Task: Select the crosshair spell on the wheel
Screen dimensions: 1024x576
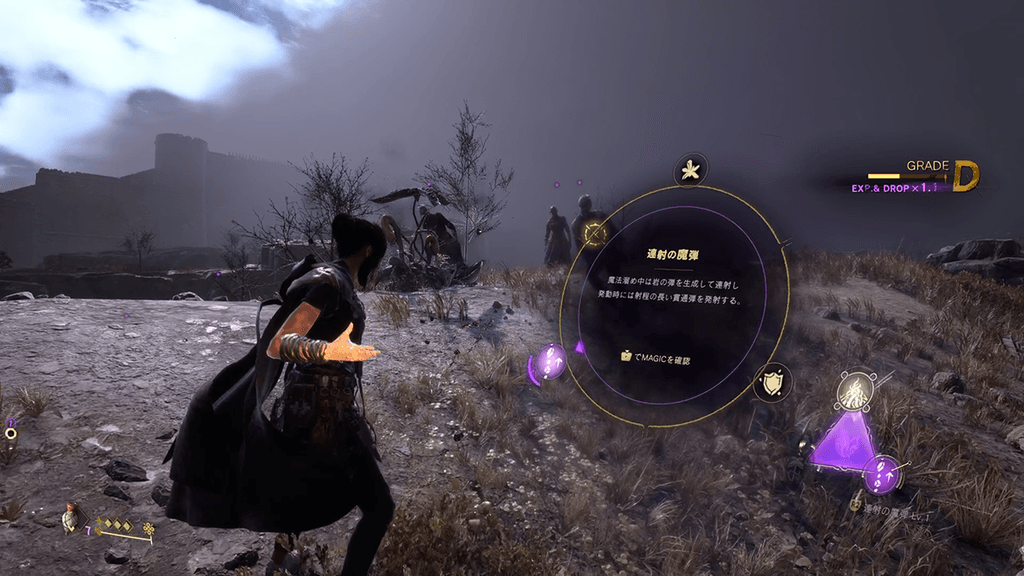Action: 595,235
